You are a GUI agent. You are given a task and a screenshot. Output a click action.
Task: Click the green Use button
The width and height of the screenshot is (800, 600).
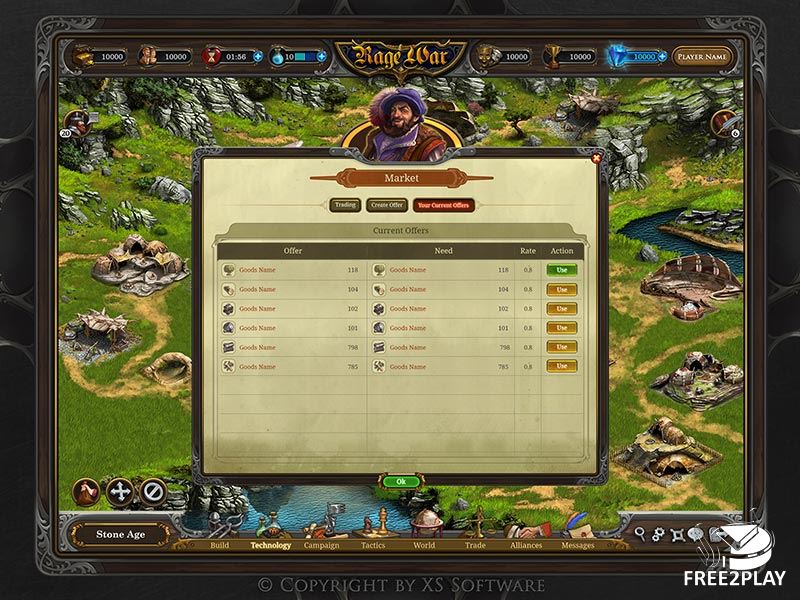[x=561, y=270]
